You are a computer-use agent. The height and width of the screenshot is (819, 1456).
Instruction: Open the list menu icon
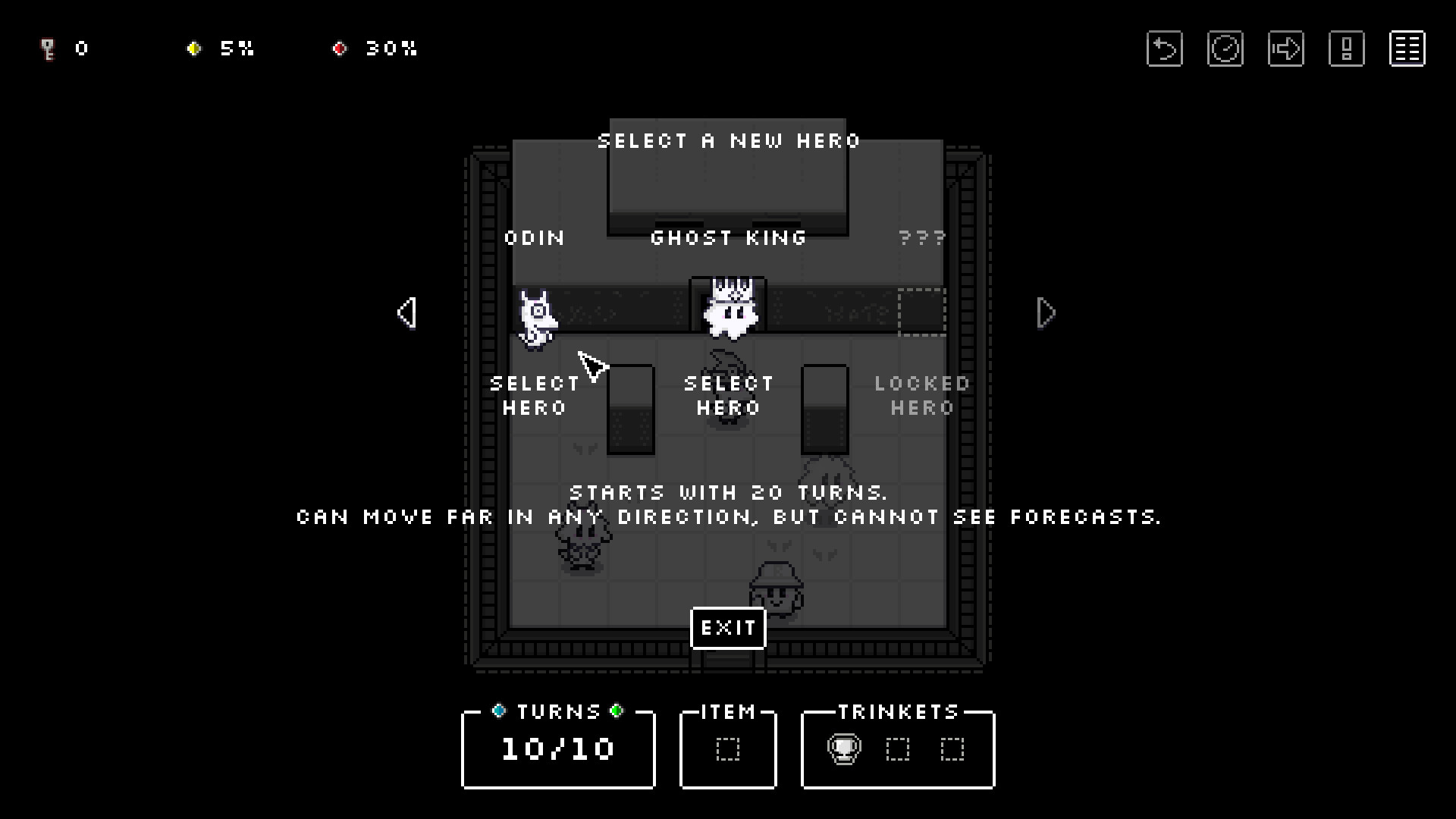point(1407,49)
